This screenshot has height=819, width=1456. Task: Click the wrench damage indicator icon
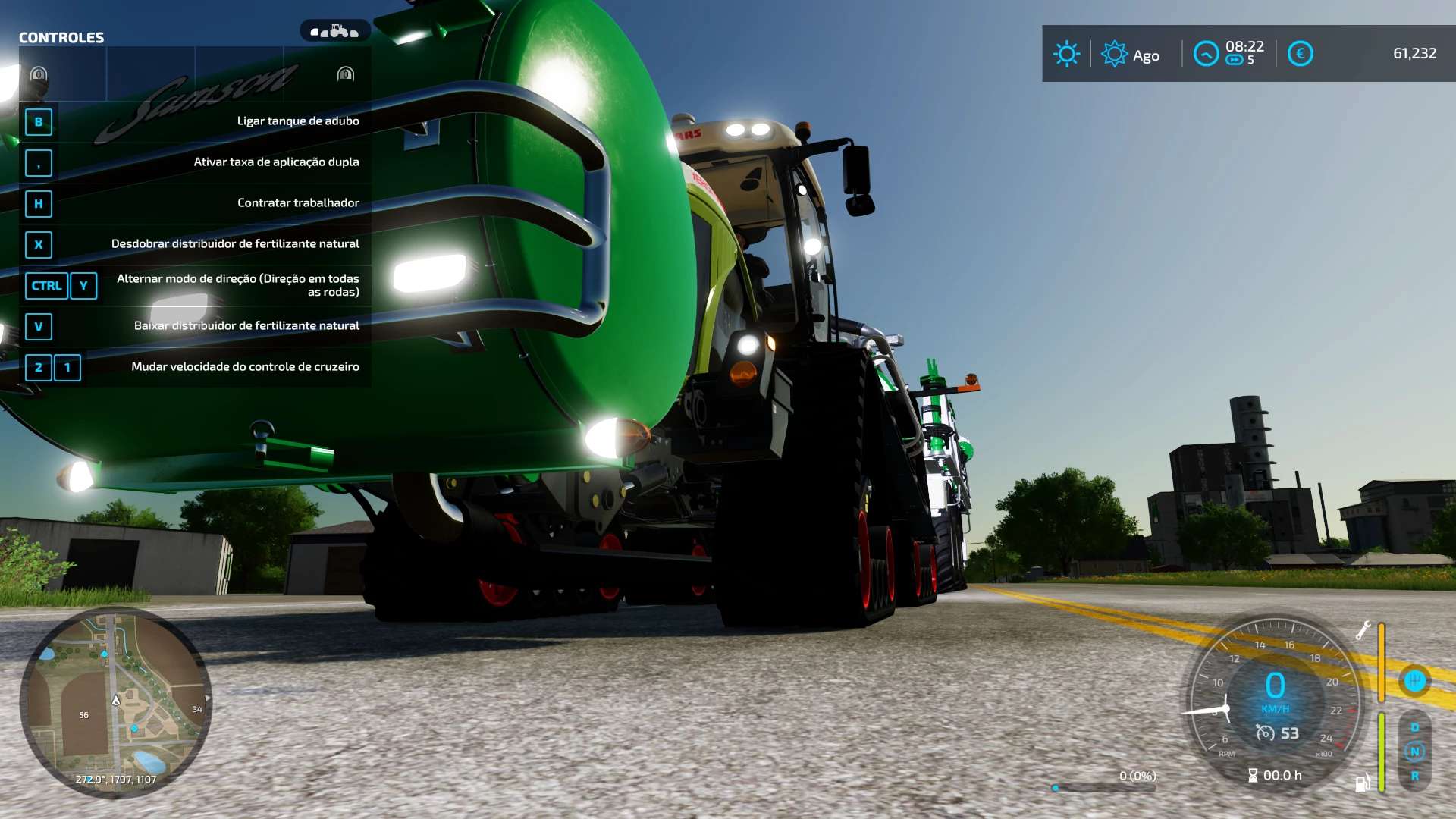pyautogui.click(x=1363, y=630)
